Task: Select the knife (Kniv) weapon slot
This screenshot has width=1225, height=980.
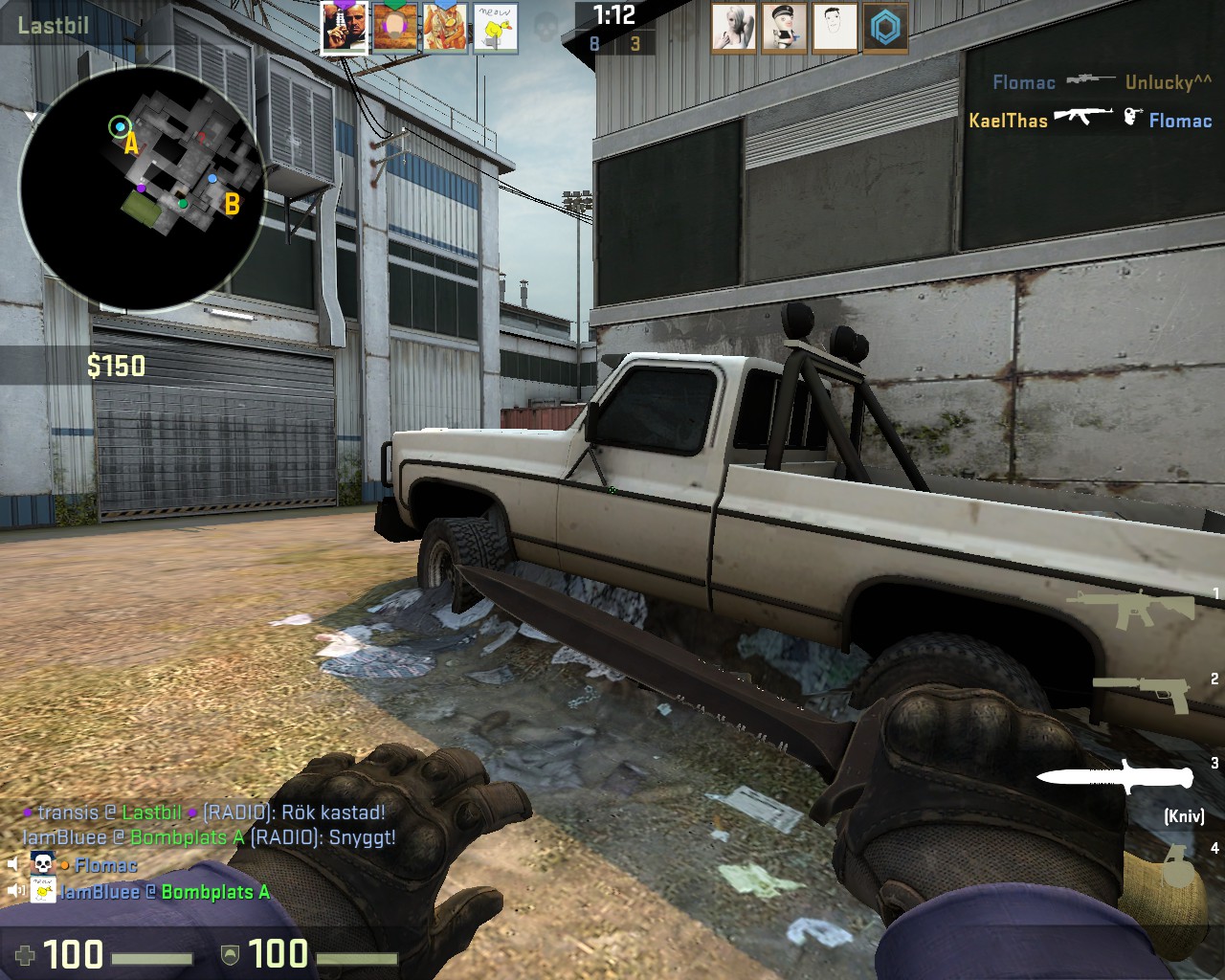Action: pyautogui.click(x=1116, y=776)
